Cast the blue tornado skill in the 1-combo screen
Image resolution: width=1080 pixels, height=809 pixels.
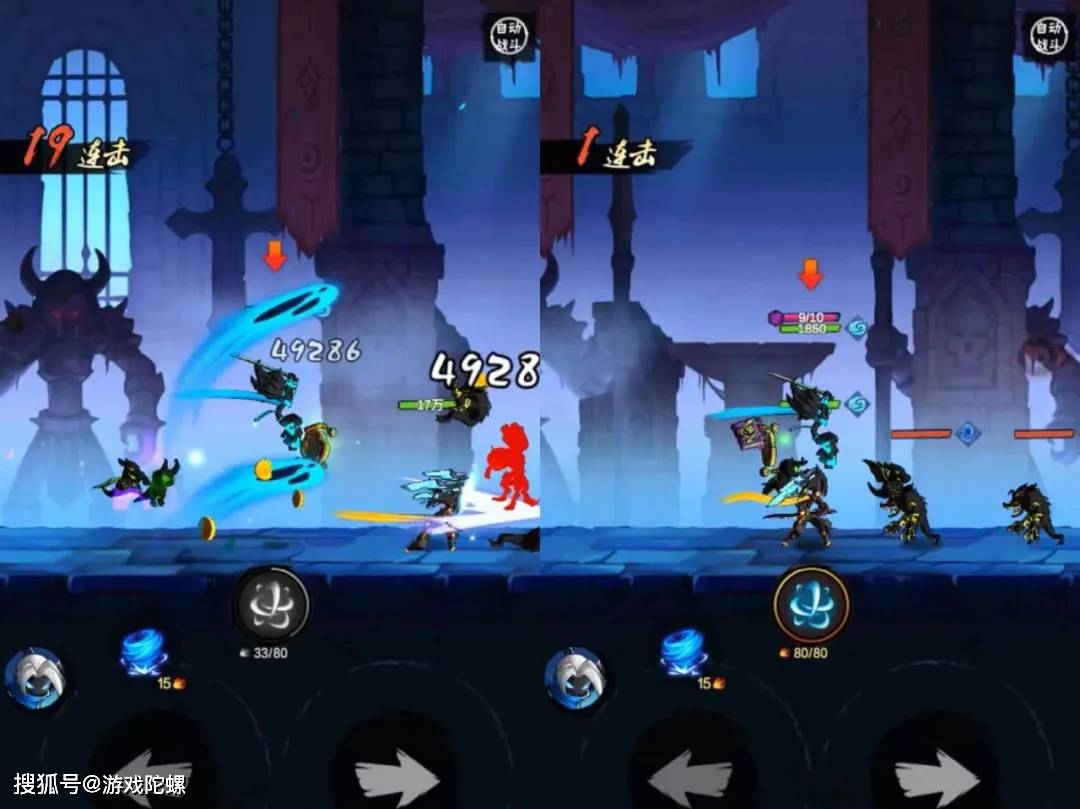point(684,652)
